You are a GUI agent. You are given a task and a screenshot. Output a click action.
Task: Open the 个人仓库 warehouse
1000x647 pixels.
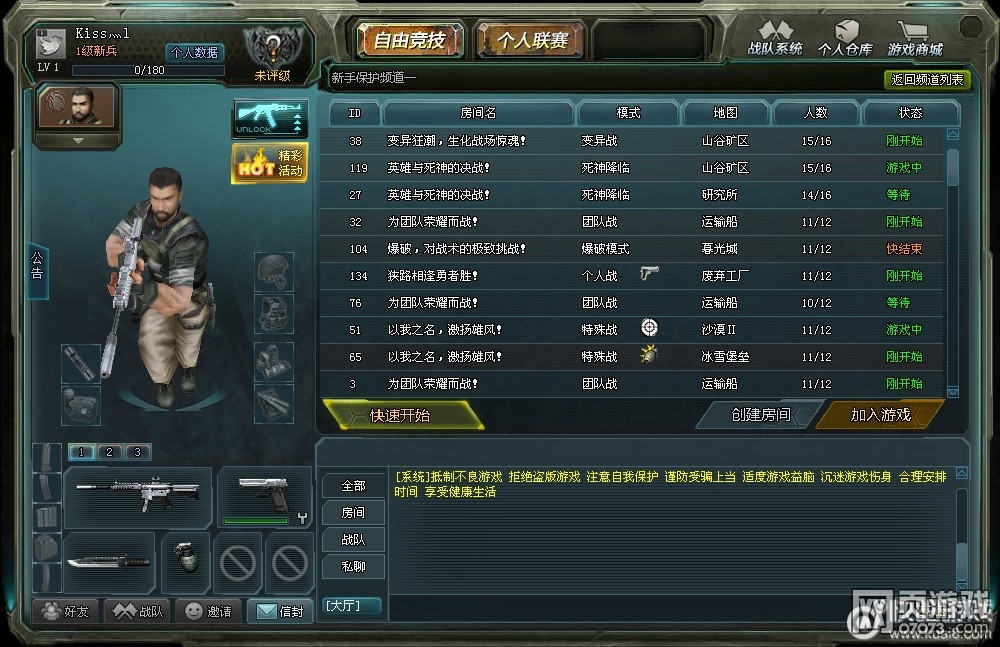(x=845, y=39)
